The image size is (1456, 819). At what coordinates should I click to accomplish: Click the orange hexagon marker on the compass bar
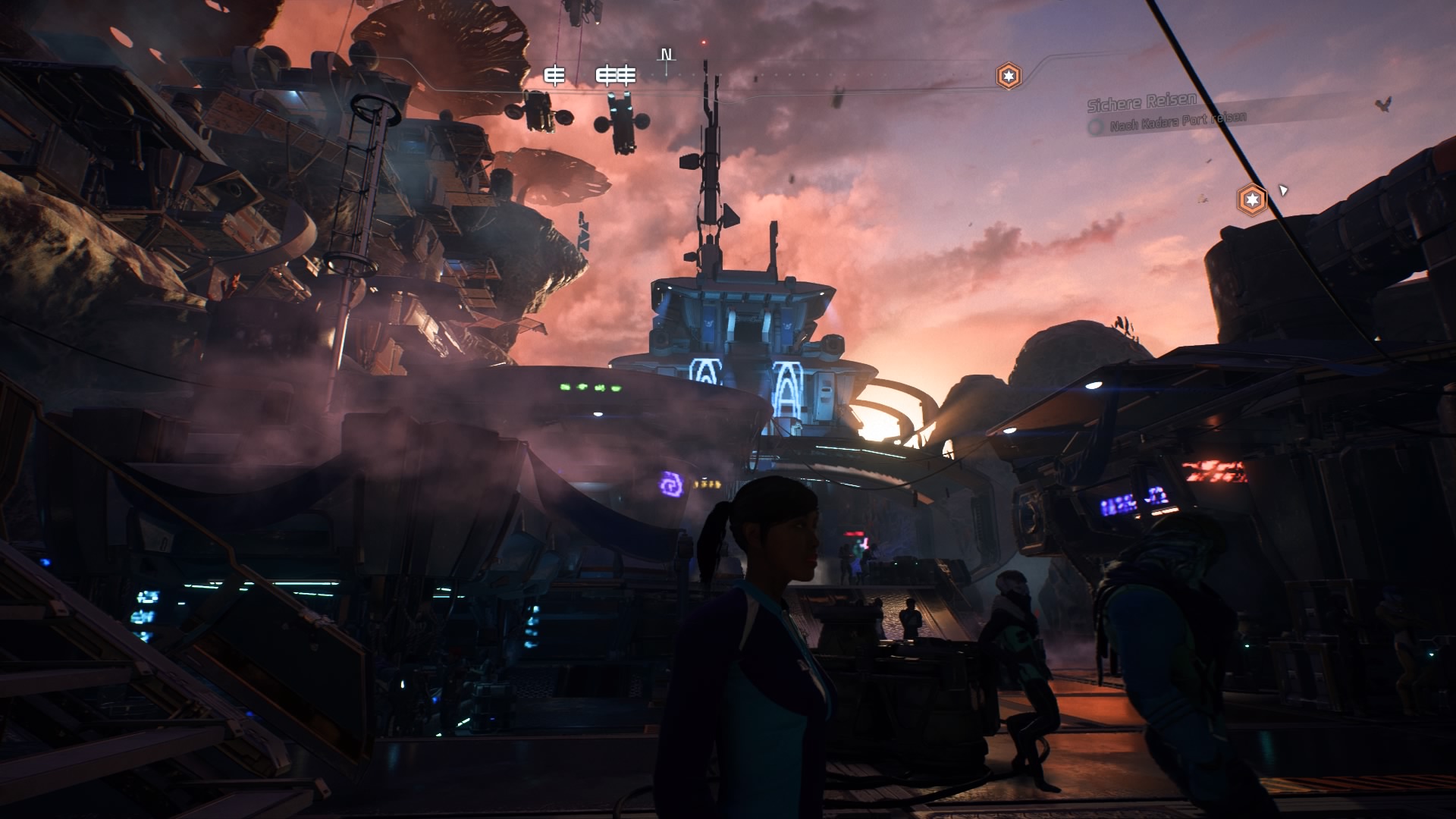pyautogui.click(x=1008, y=76)
